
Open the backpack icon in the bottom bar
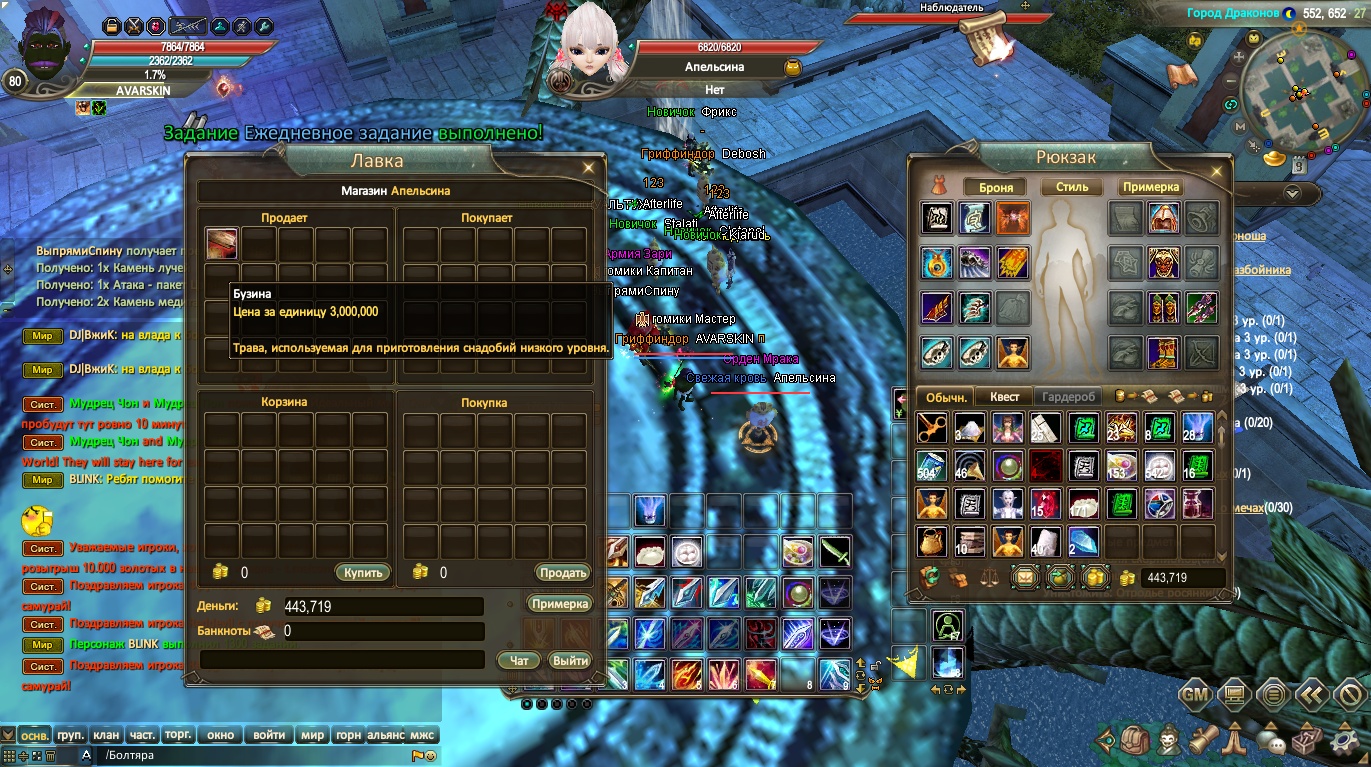(1135, 741)
